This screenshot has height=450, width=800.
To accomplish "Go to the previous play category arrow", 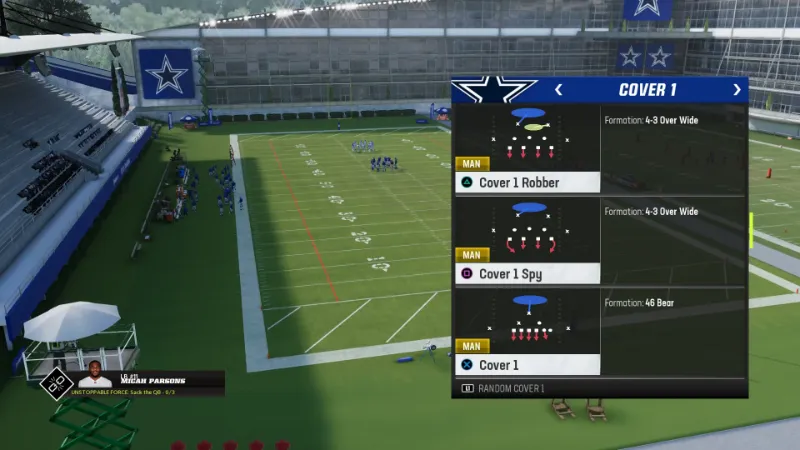I will pyautogui.click(x=558, y=90).
